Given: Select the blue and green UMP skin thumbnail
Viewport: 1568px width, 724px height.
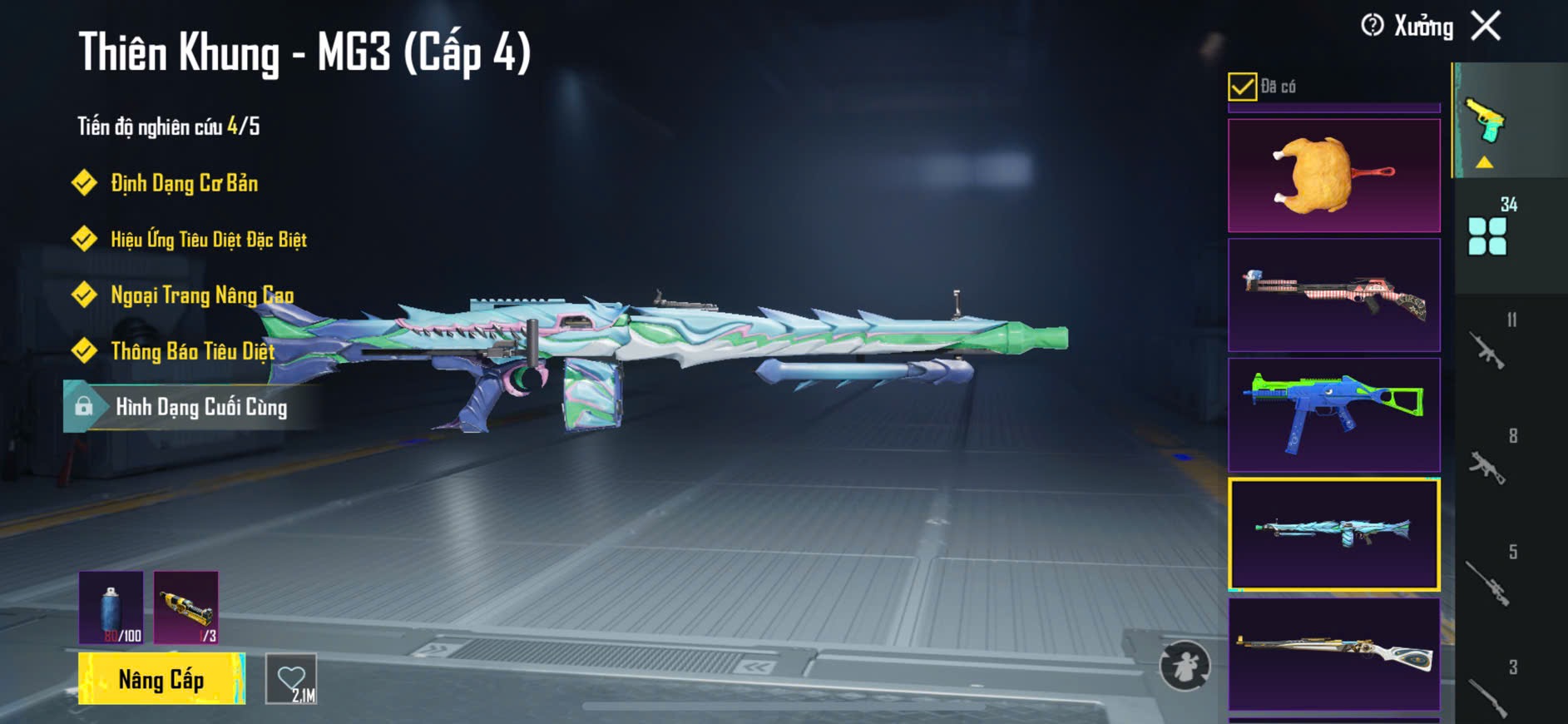Looking at the screenshot, I should coord(1333,414).
